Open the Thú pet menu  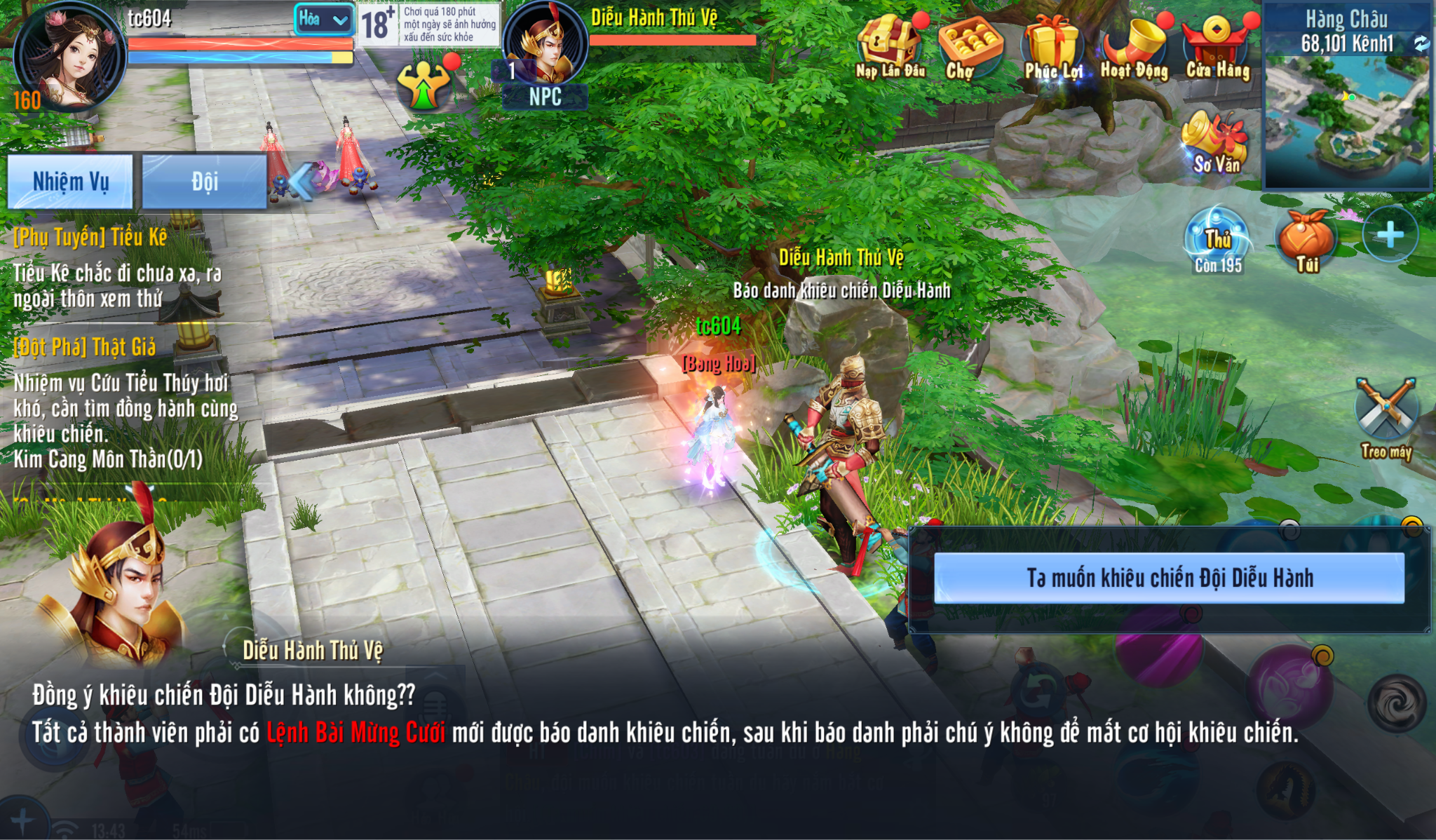click(x=1218, y=240)
